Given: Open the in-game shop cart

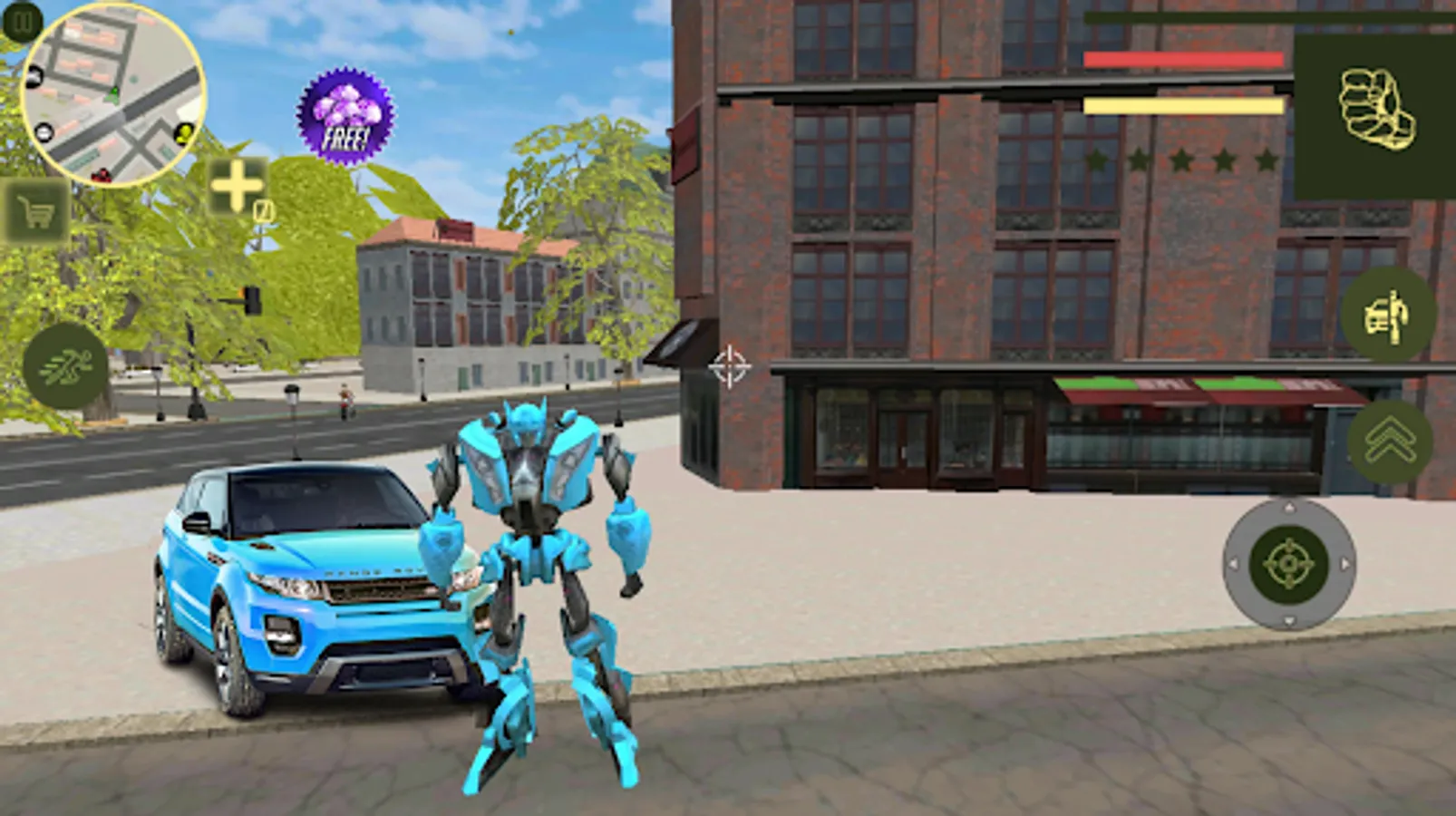Looking at the screenshot, I should pos(36,210).
